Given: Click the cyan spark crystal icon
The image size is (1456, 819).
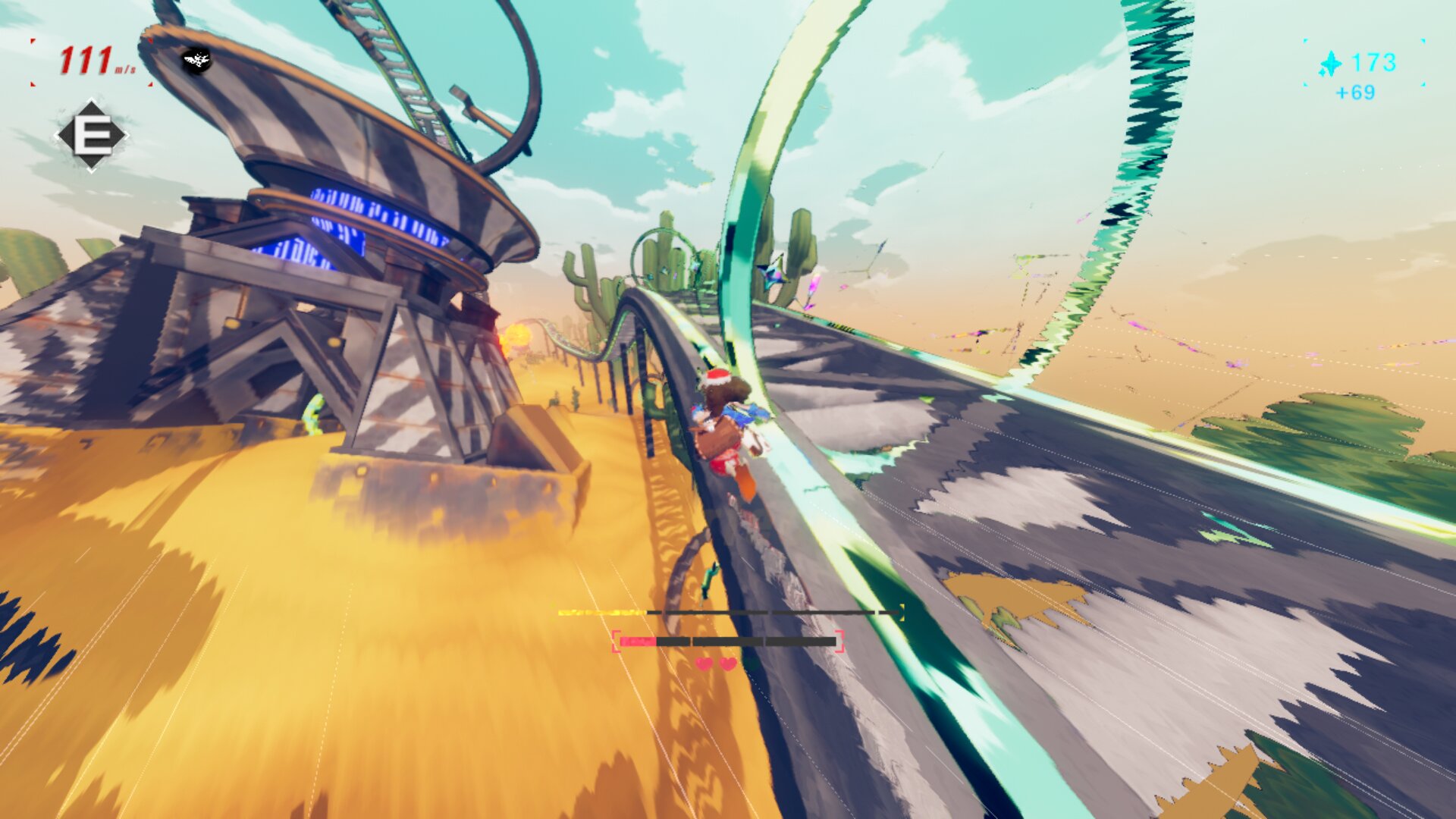Looking at the screenshot, I should (x=1331, y=62).
